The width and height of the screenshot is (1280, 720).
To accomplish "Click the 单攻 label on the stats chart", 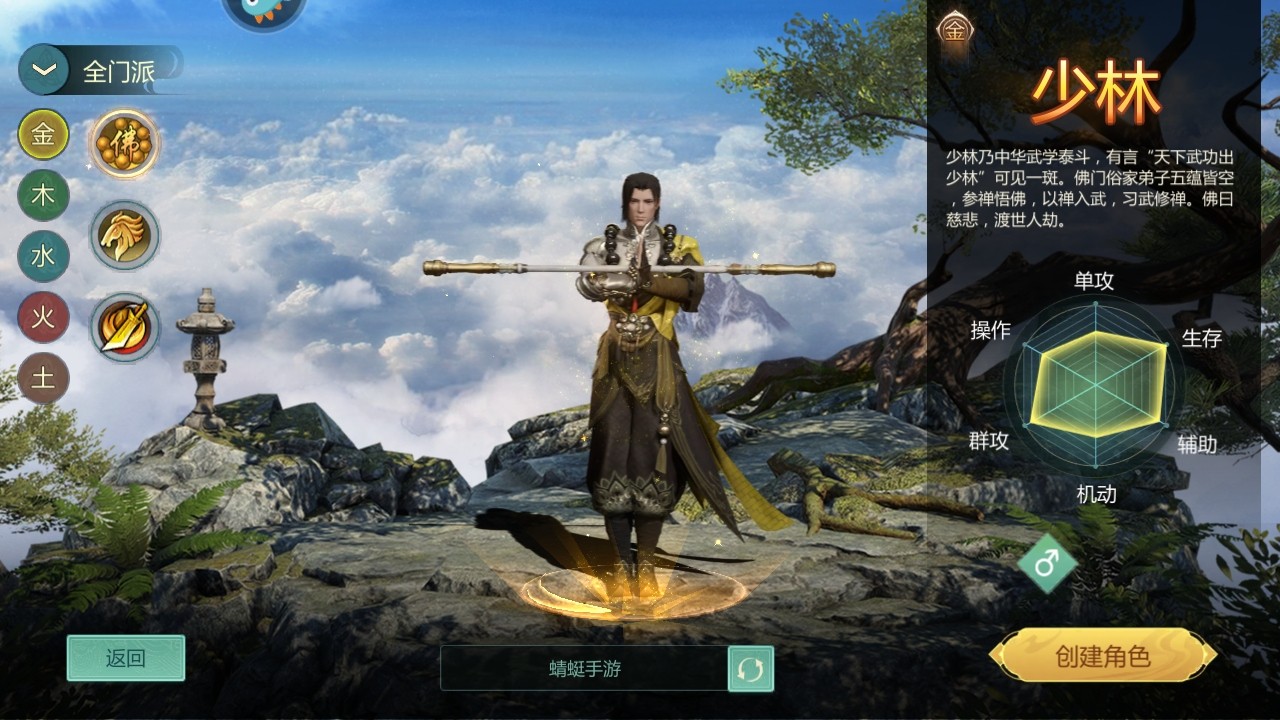I will click(1096, 281).
